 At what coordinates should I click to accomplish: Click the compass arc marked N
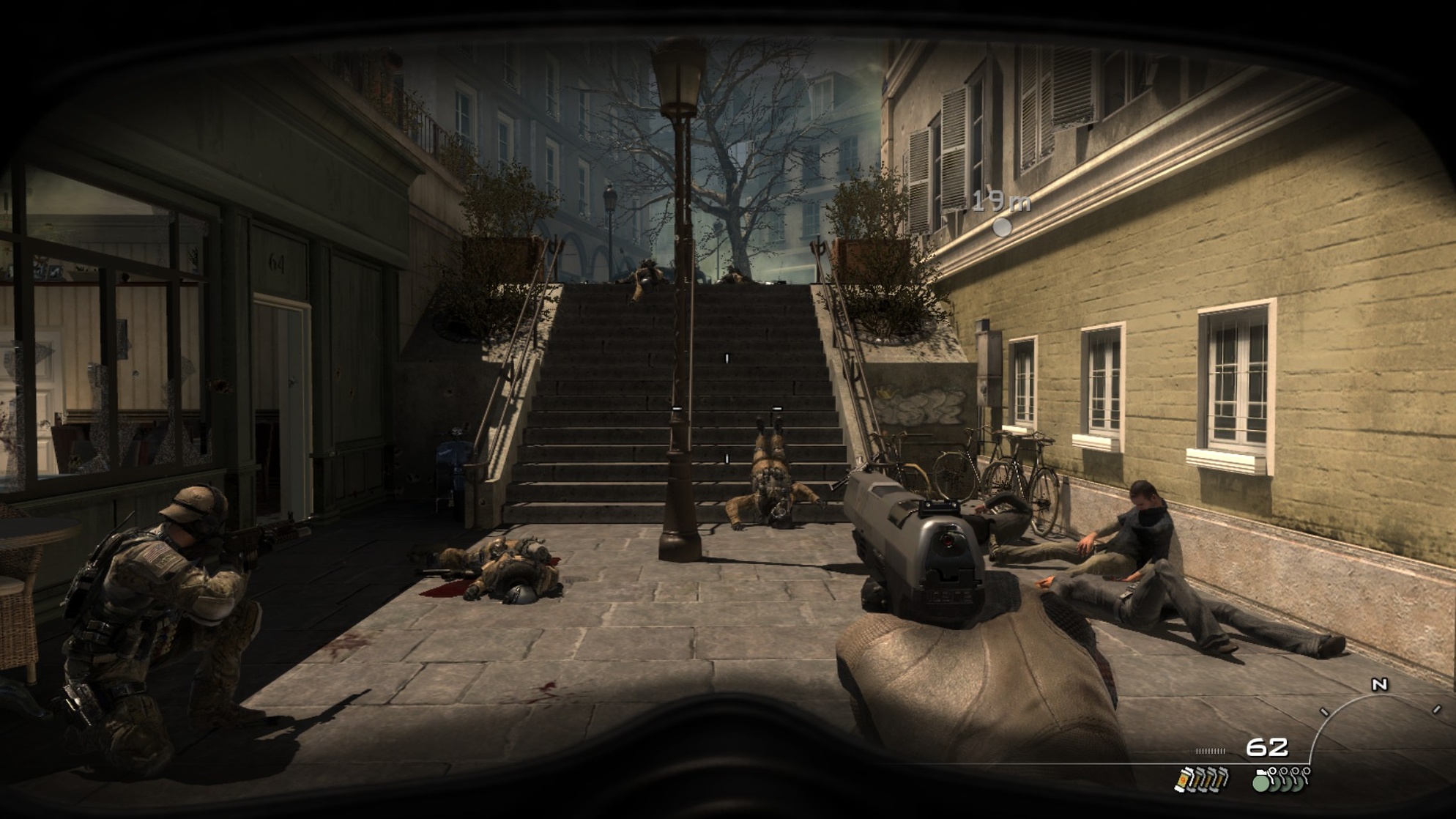click(1378, 686)
